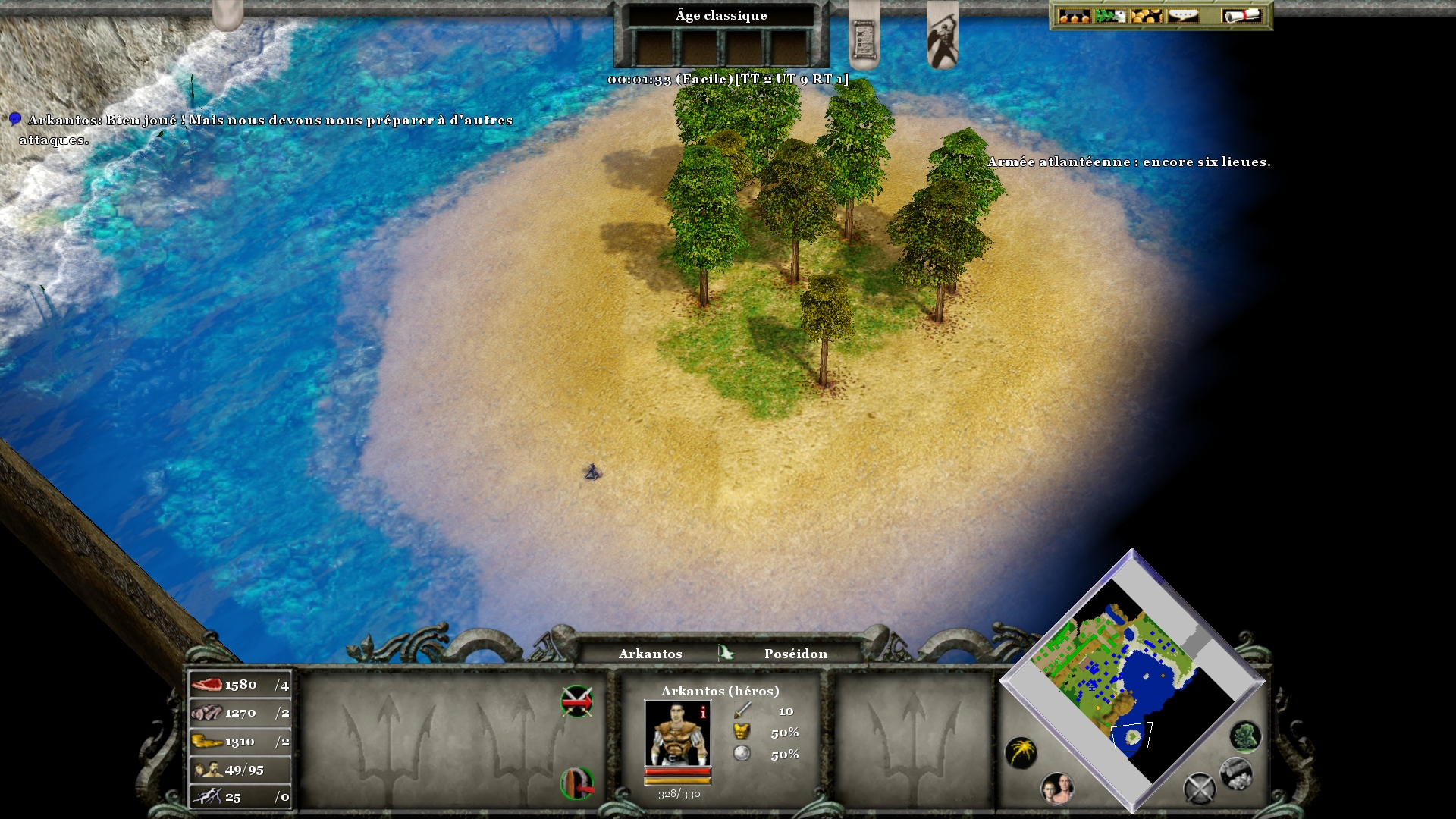Toggle the tree minimap filter button
This screenshot has height=819, width=1456.
pyautogui.click(x=1245, y=736)
